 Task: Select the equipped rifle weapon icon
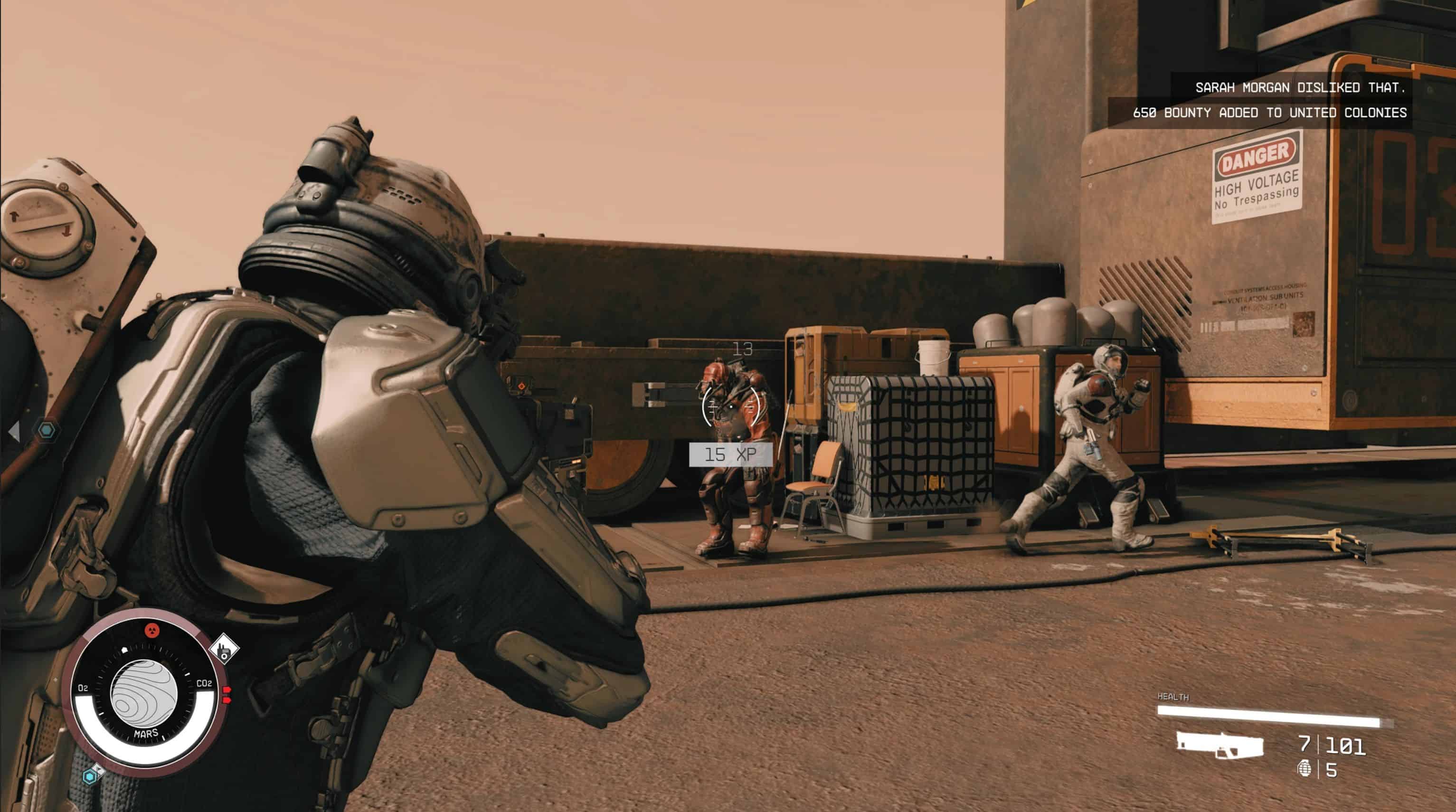coord(1220,746)
